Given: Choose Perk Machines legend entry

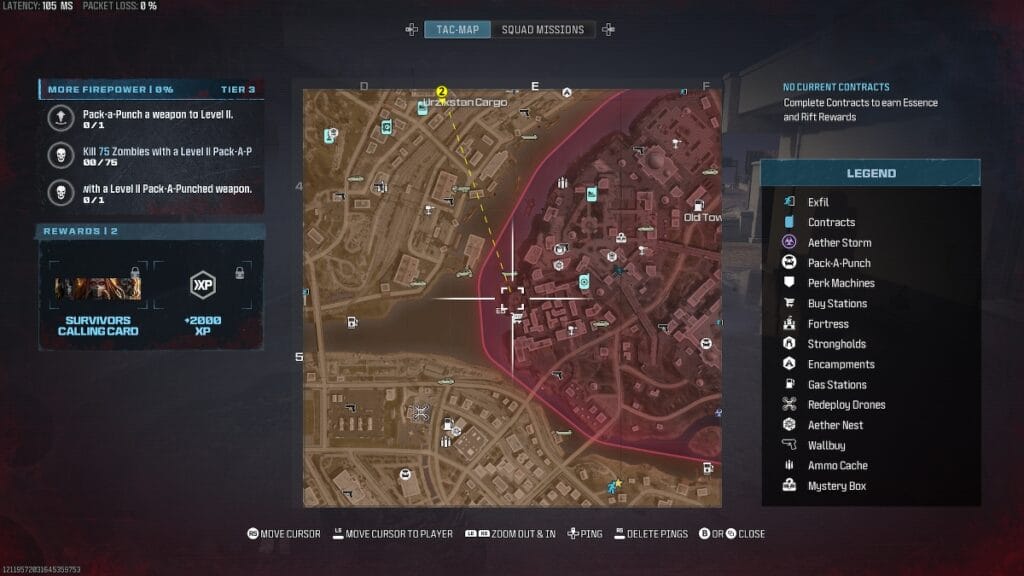Looking at the screenshot, I should [x=841, y=283].
